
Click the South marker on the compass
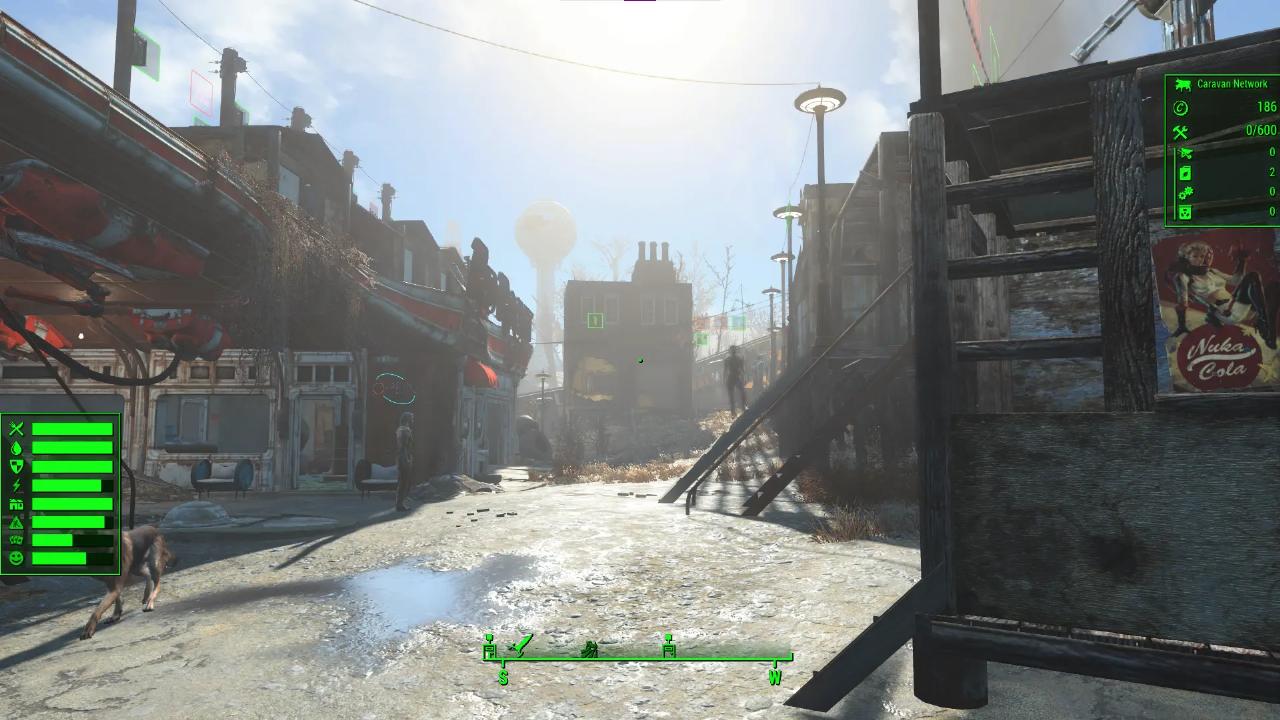pos(503,678)
